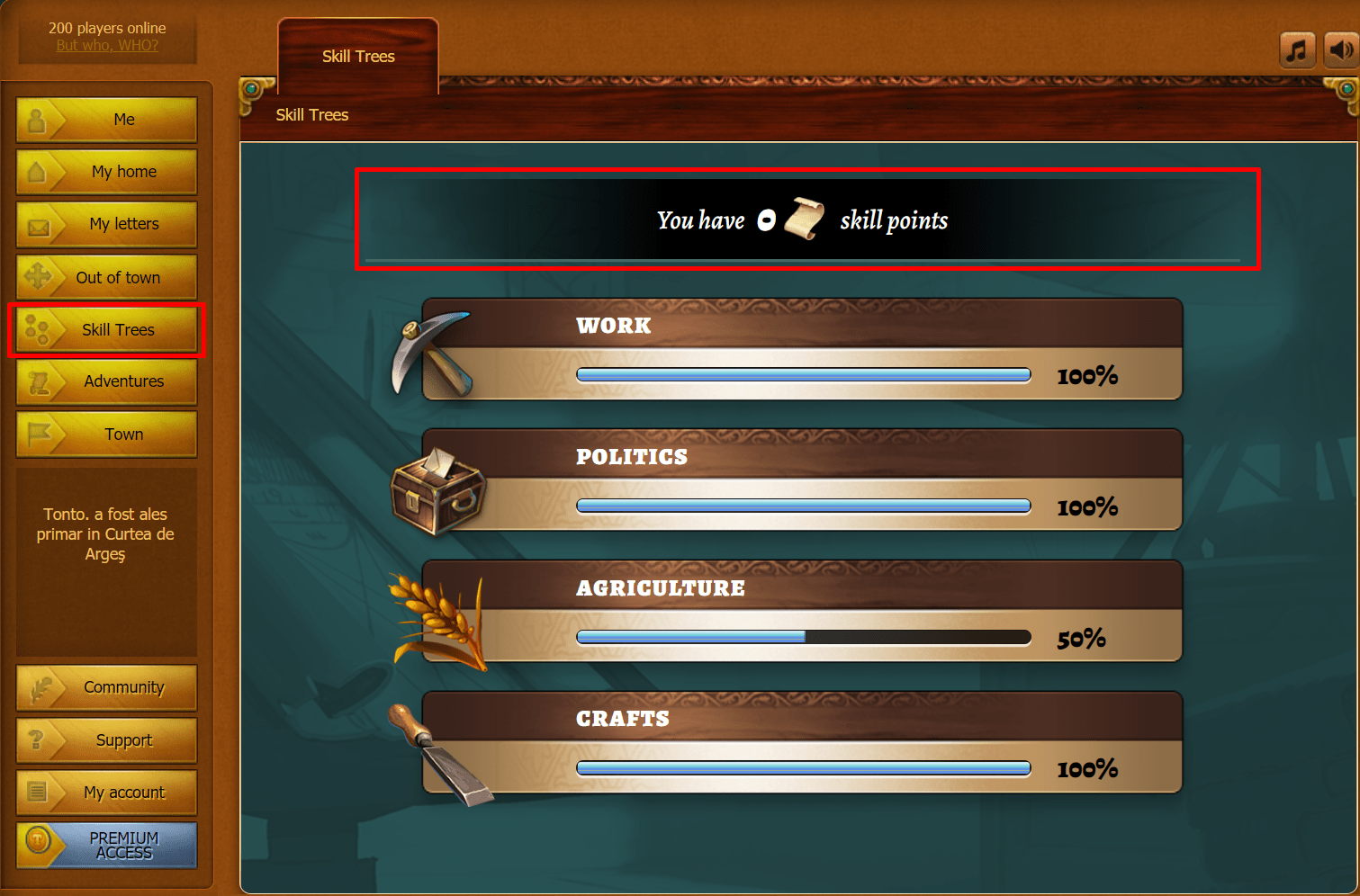Click the compass icon on Out of town
This screenshot has height=896, width=1360.
(37, 276)
